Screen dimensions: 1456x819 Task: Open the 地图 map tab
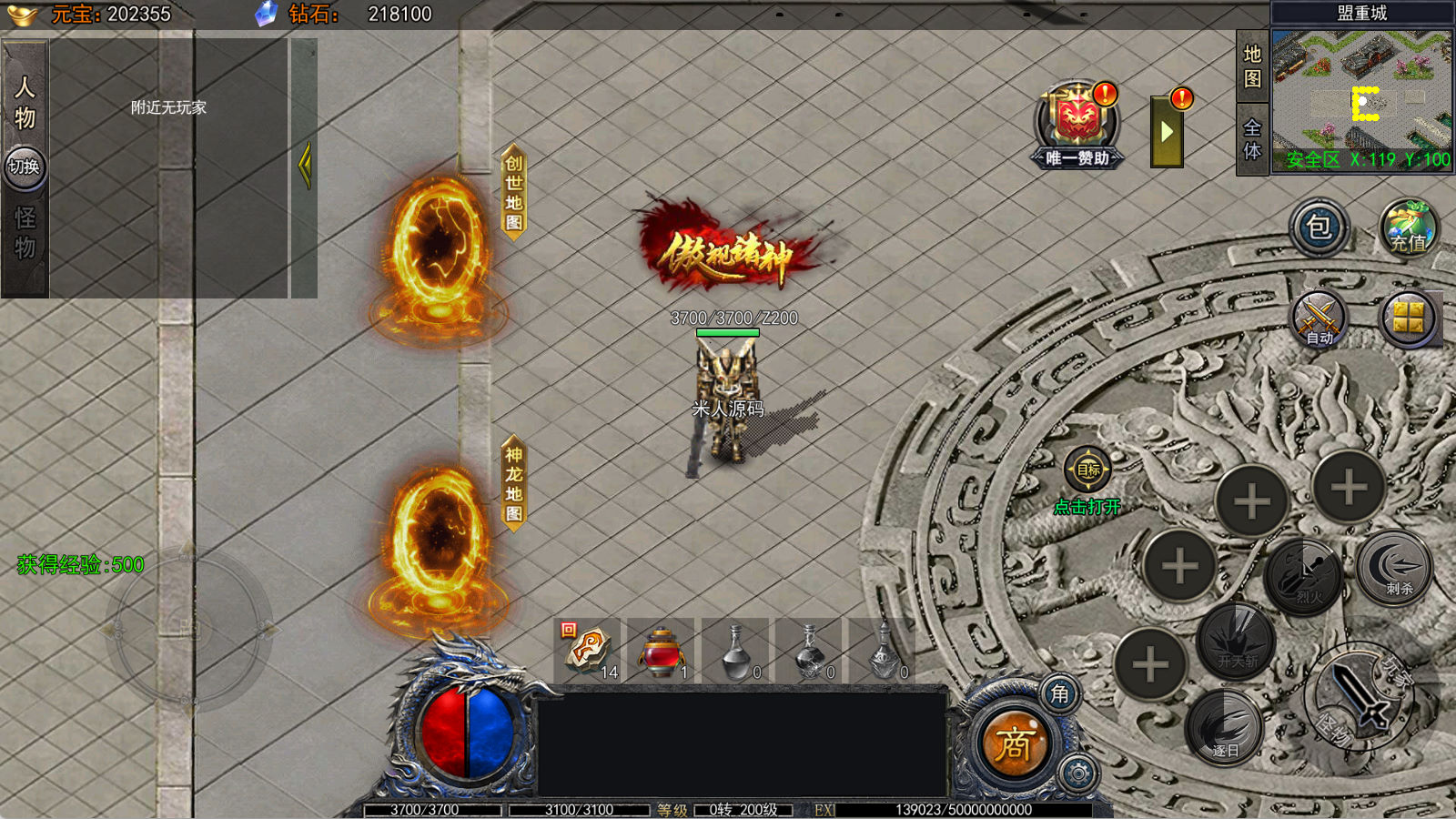[x=1252, y=66]
